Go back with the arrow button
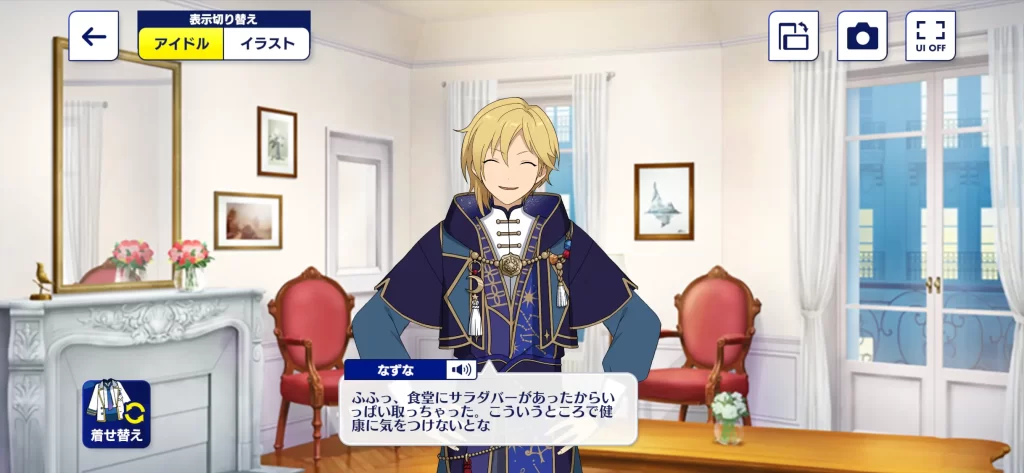The width and height of the screenshot is (1024, 473). tap(94, 37)
